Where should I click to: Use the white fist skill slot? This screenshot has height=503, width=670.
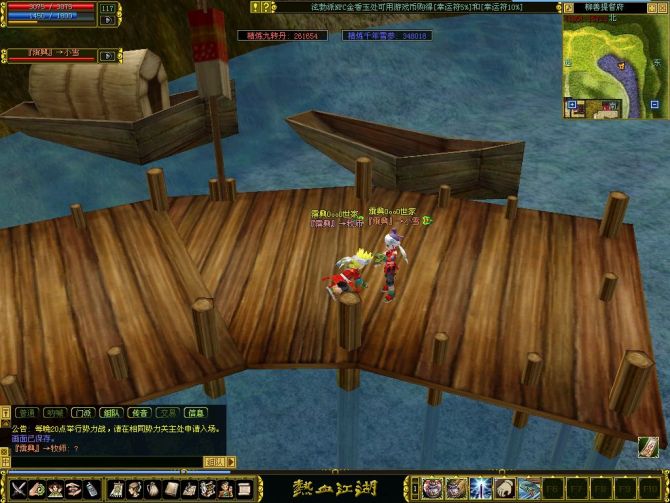pos(504,489)
